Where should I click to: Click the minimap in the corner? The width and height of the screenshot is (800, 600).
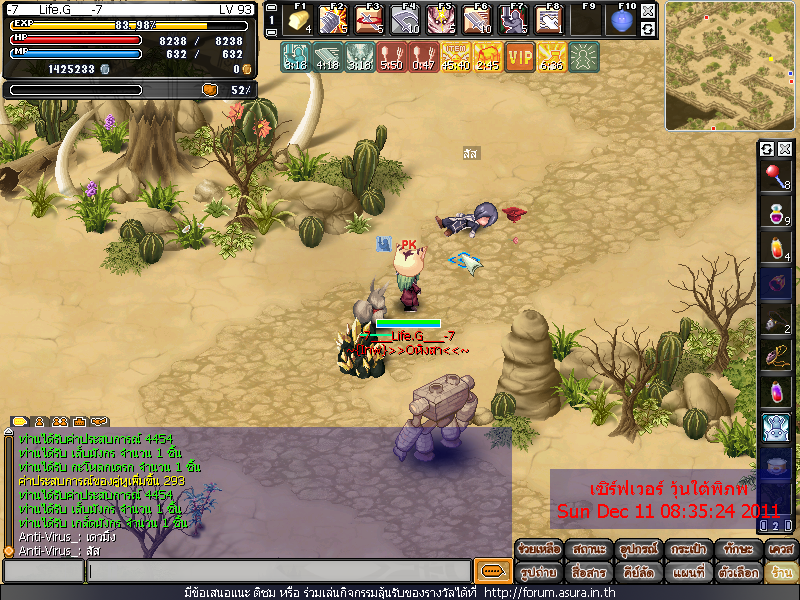tap(729, 66)
